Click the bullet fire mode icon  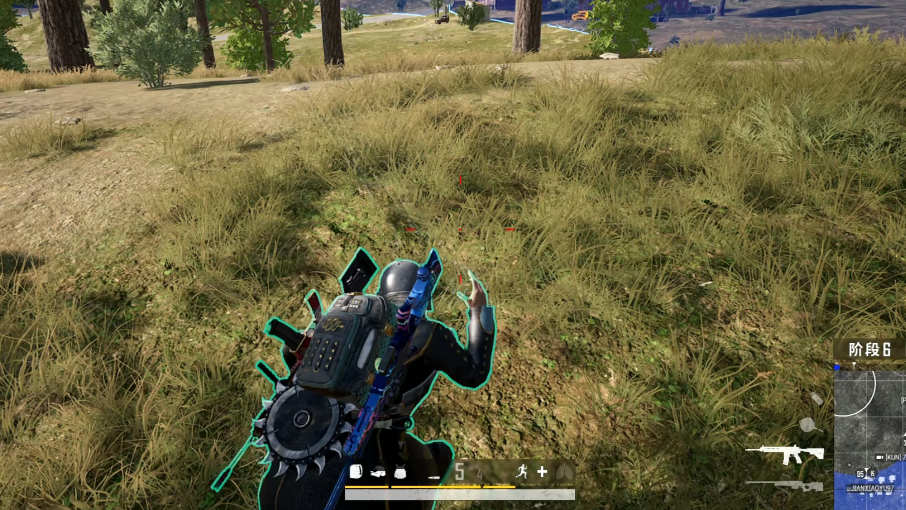click(434, 475)
